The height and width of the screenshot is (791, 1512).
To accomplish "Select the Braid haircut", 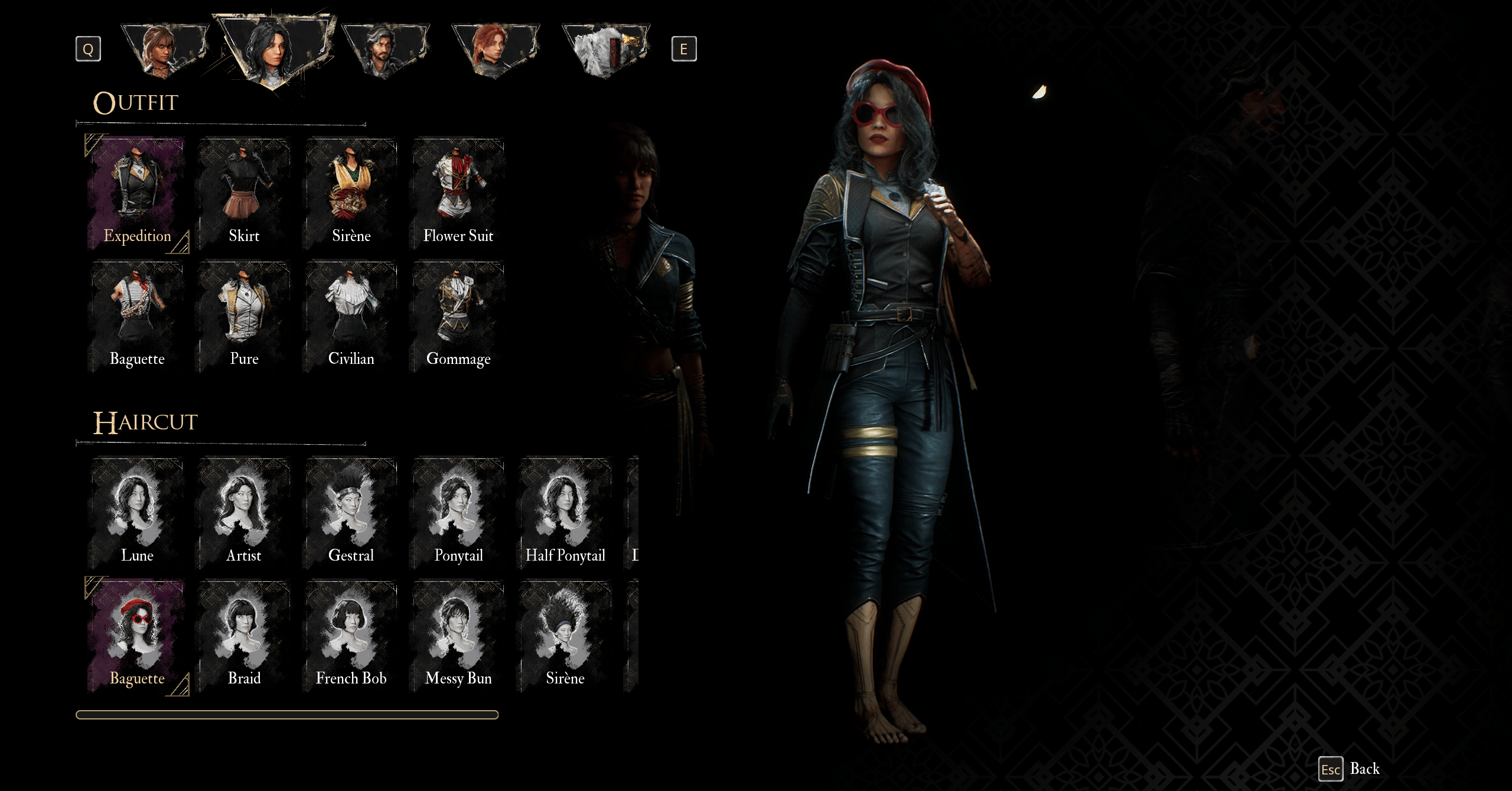I will [244, 636].
